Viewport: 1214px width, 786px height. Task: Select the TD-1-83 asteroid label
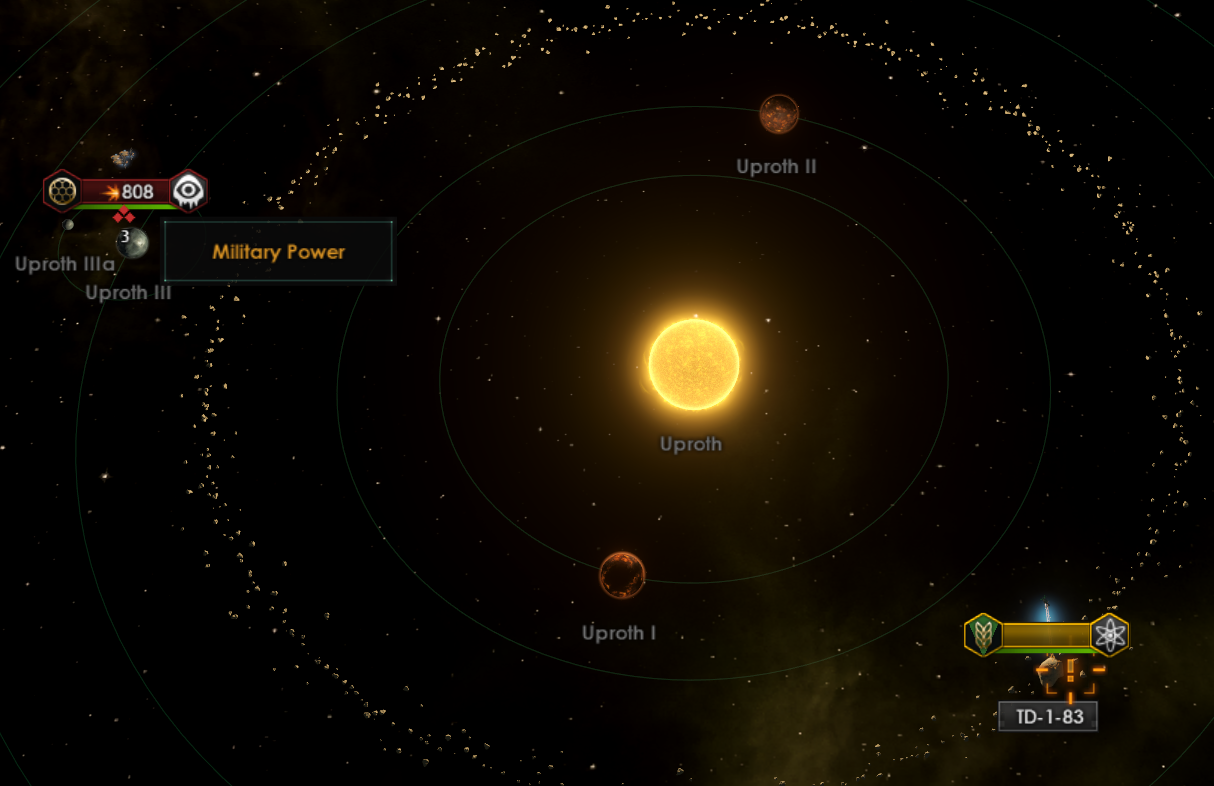[x=1048, y=717]
